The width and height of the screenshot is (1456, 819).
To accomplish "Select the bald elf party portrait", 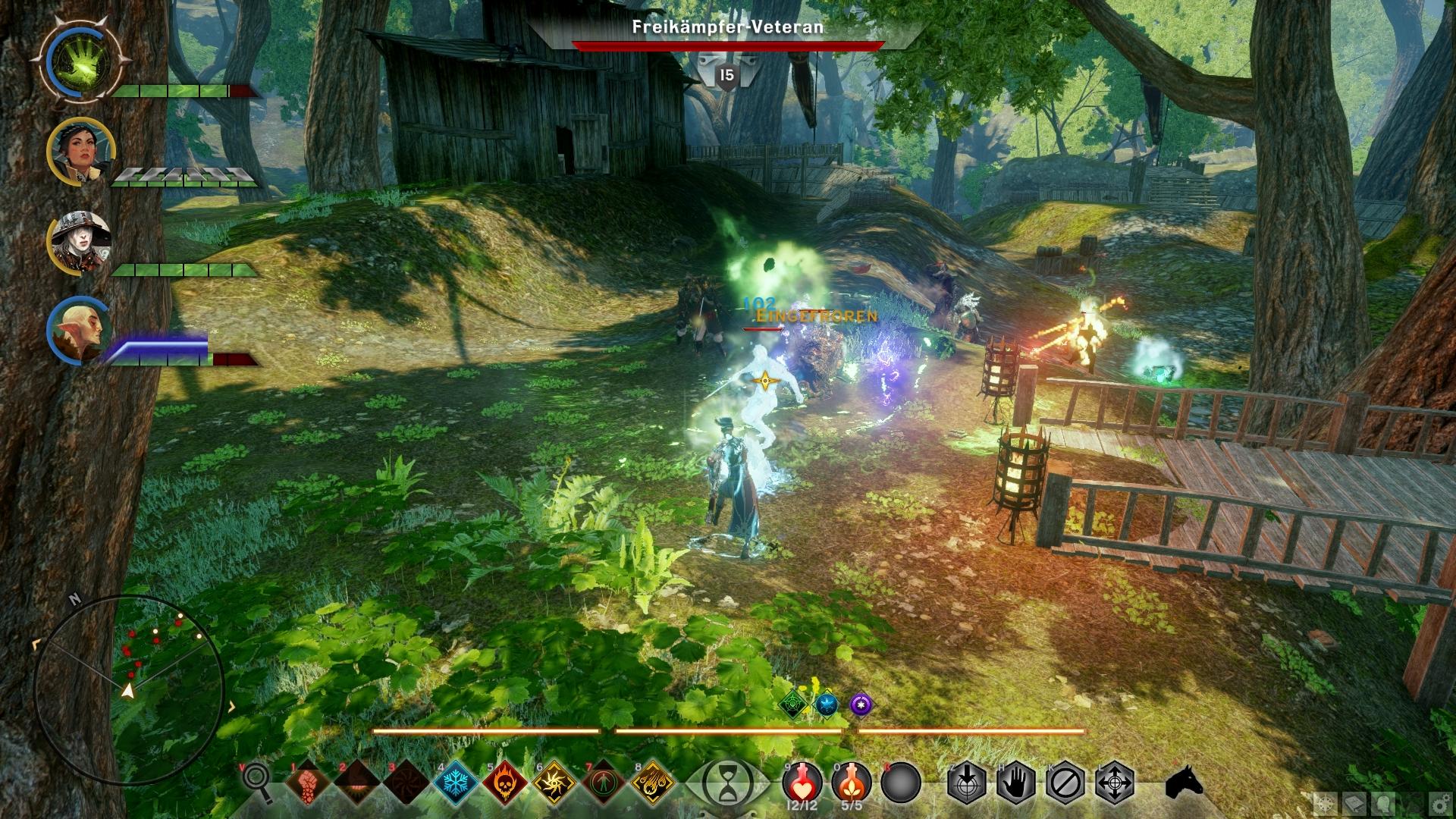I will click(80, 331).
